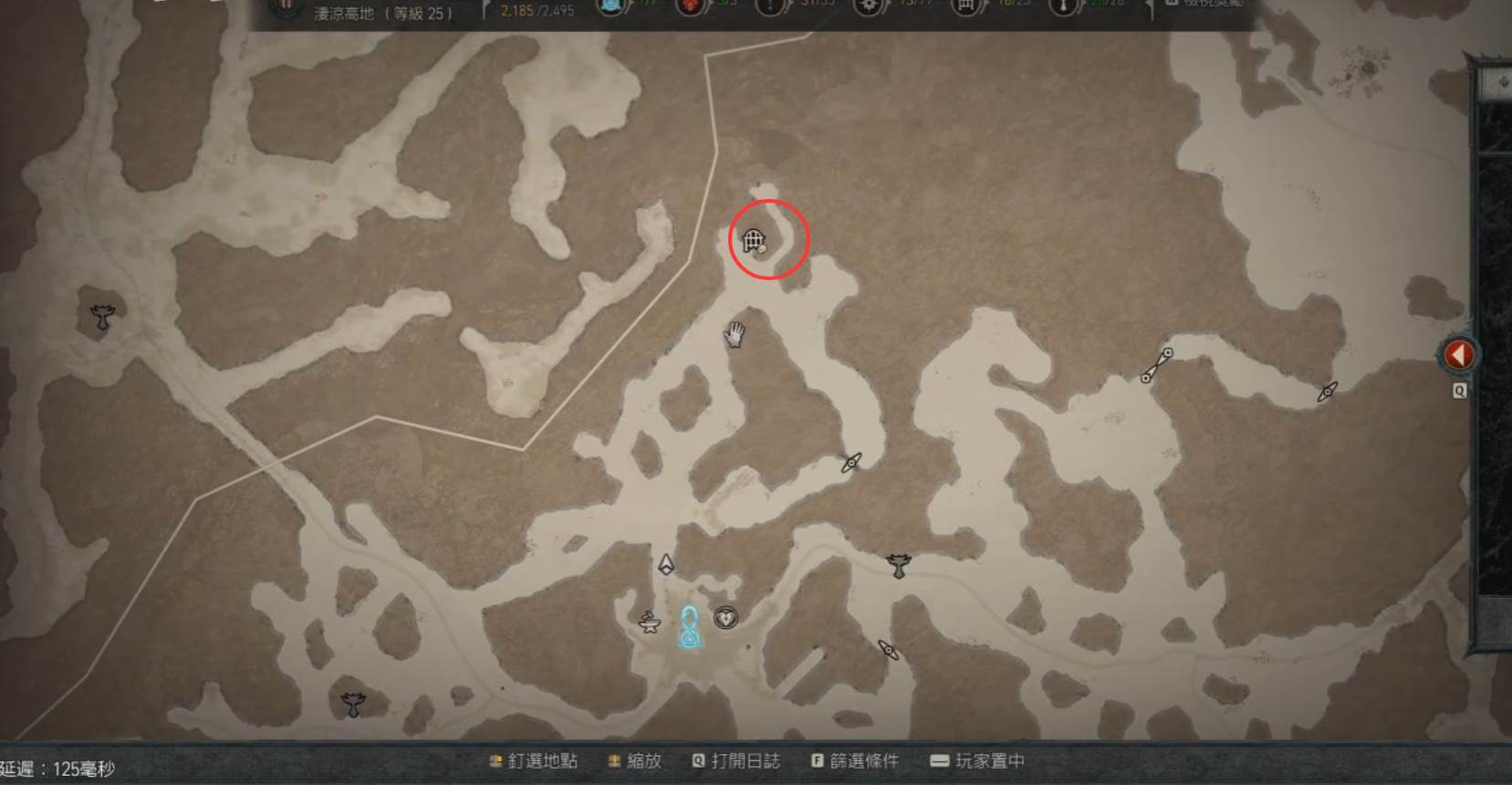
Task: Click the white arrowhead marker above the waypoint
Action: point(666,564)
